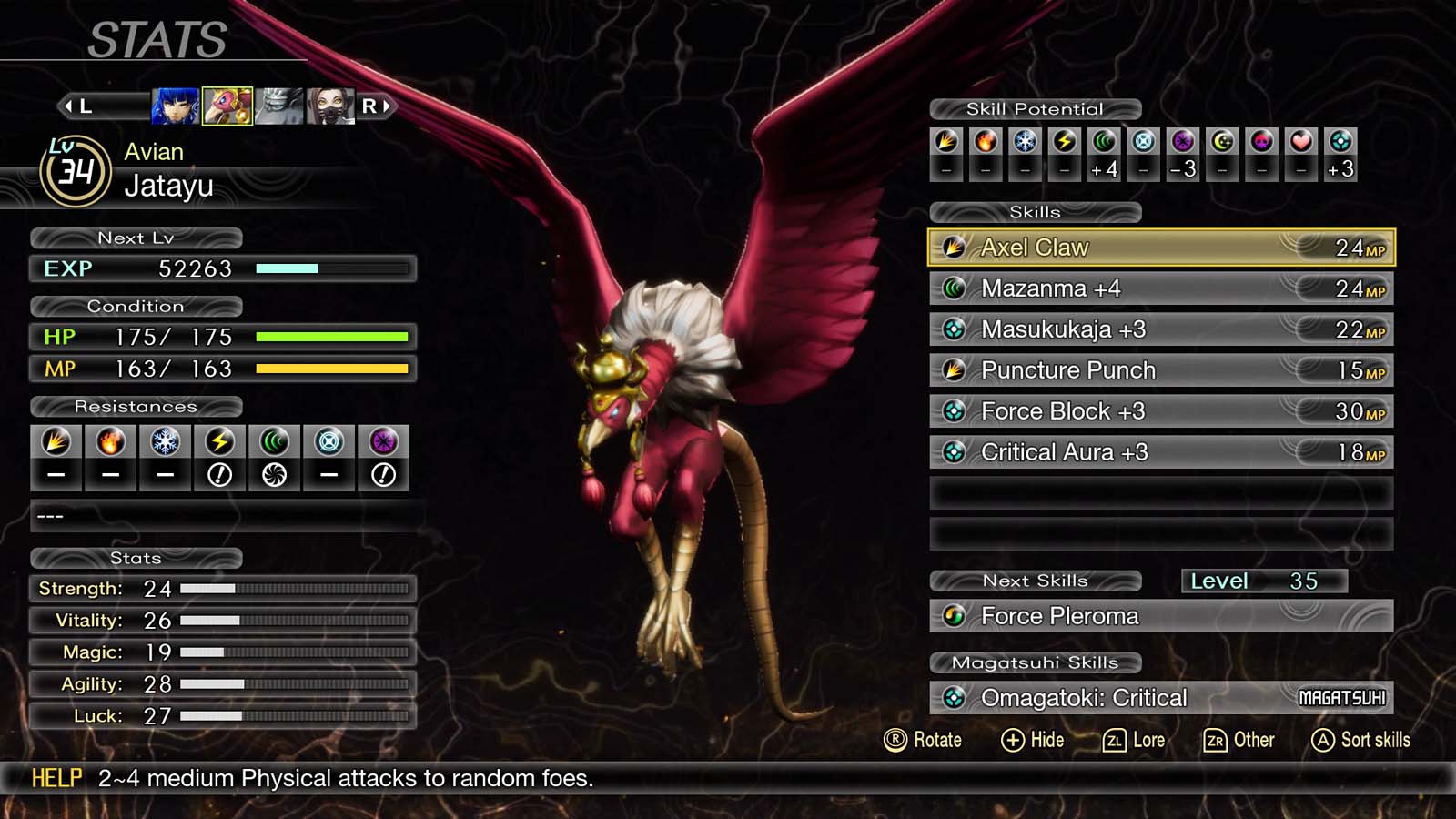Click the physical icon beside Puncture Punch
1456x819 pixels.
[955, 370]
